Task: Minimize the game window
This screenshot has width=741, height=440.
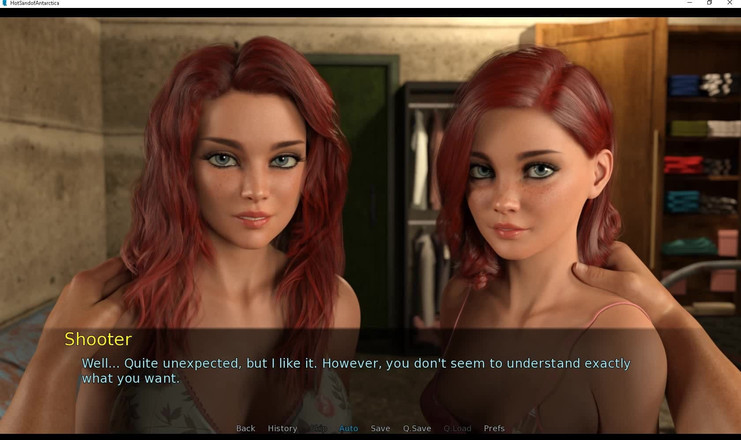Action: tap(689, 3)
